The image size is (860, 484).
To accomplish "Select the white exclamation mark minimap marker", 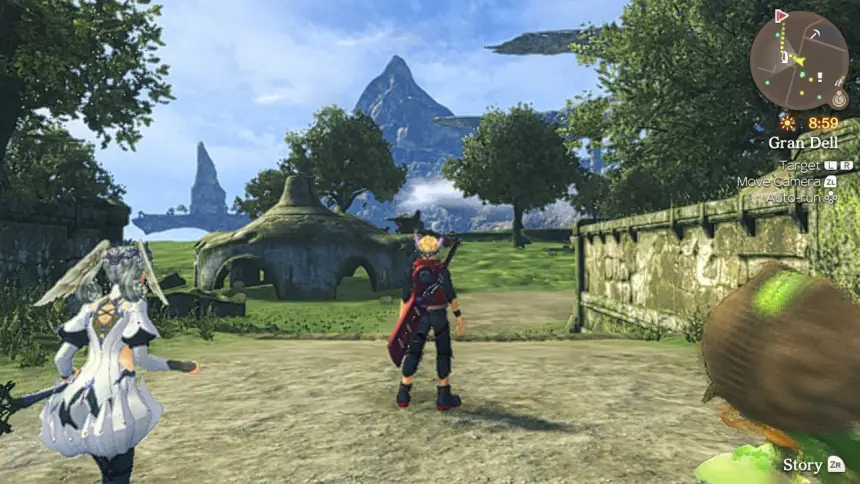I will click(820, 75).
